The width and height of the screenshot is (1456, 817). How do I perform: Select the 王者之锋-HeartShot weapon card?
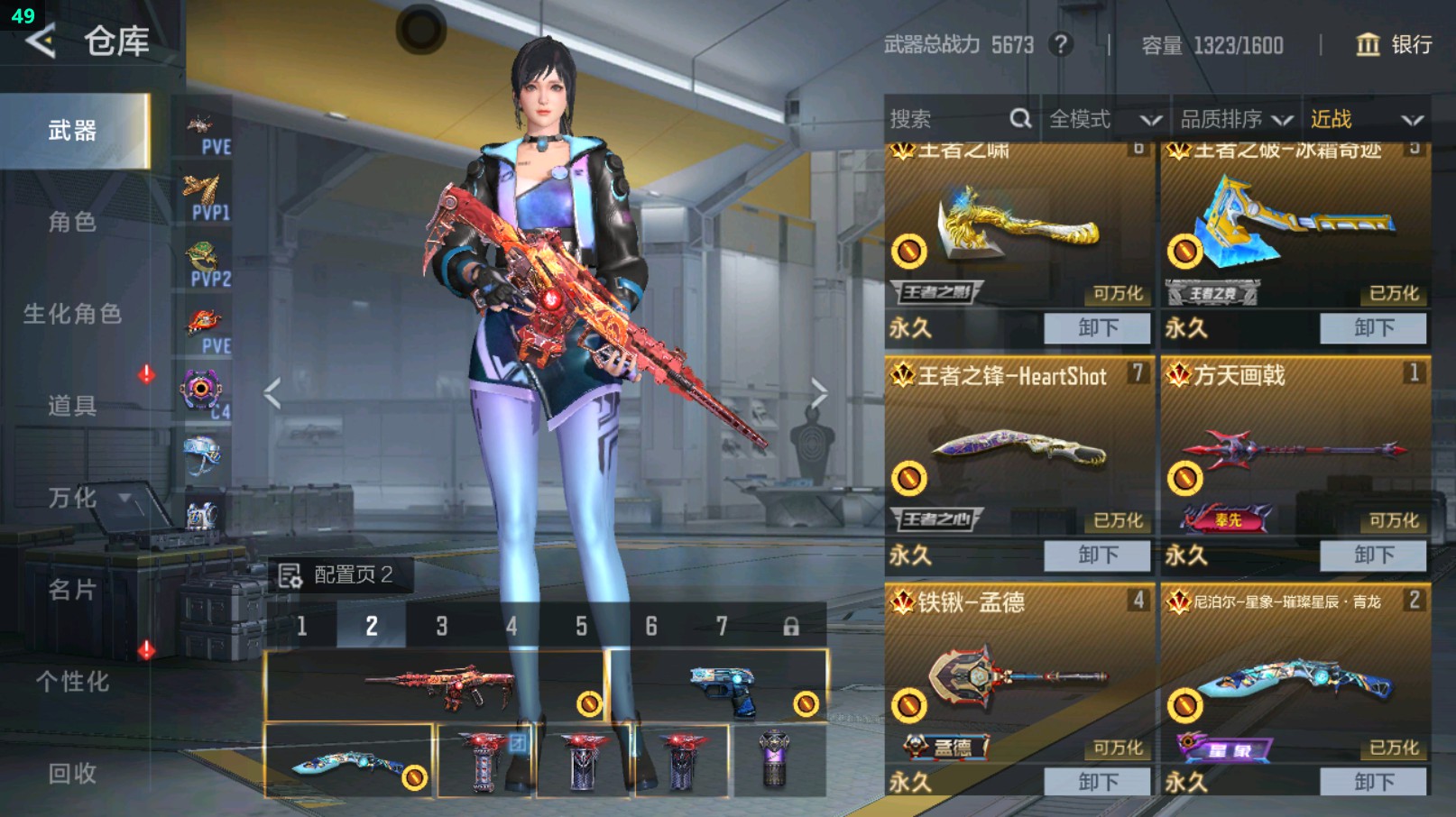[1018, 451]
